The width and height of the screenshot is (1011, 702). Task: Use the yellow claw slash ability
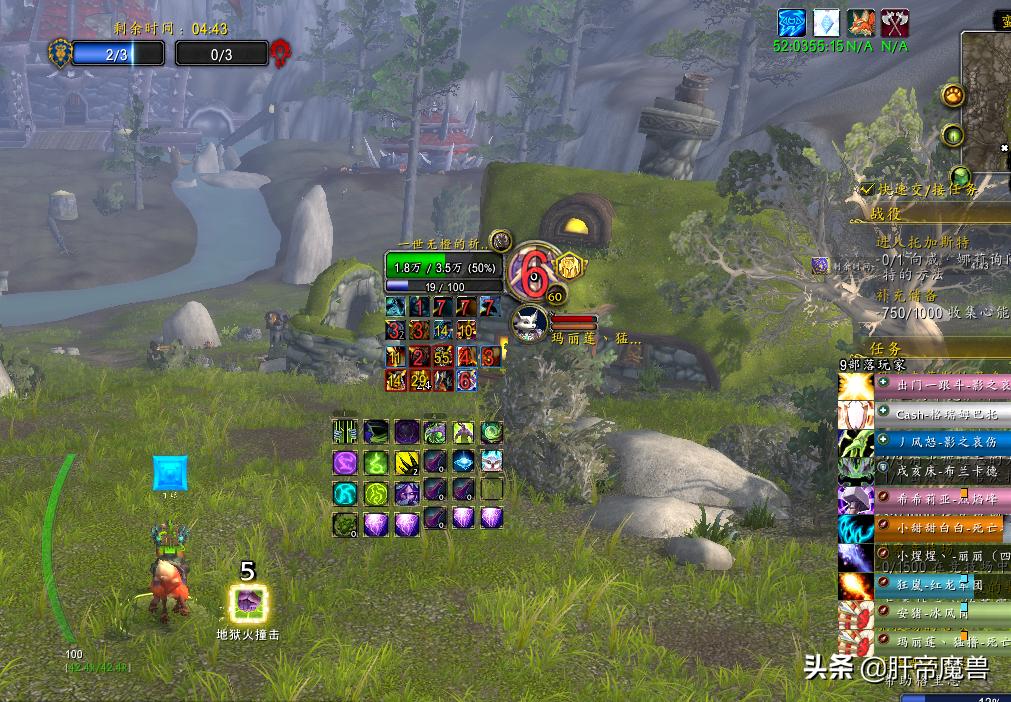click(405, 462)
